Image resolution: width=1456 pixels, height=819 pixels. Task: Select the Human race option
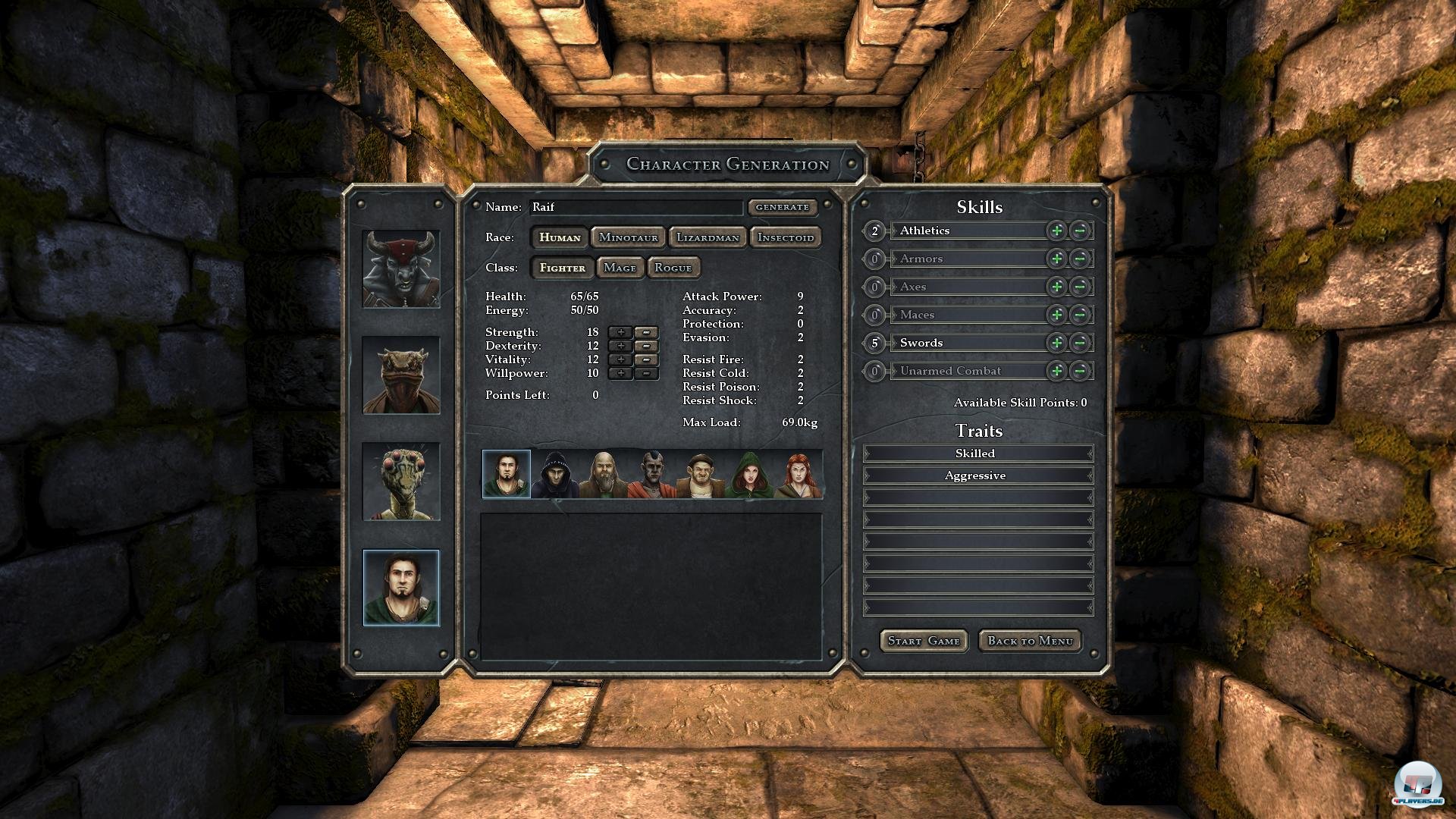pos(560,237)
